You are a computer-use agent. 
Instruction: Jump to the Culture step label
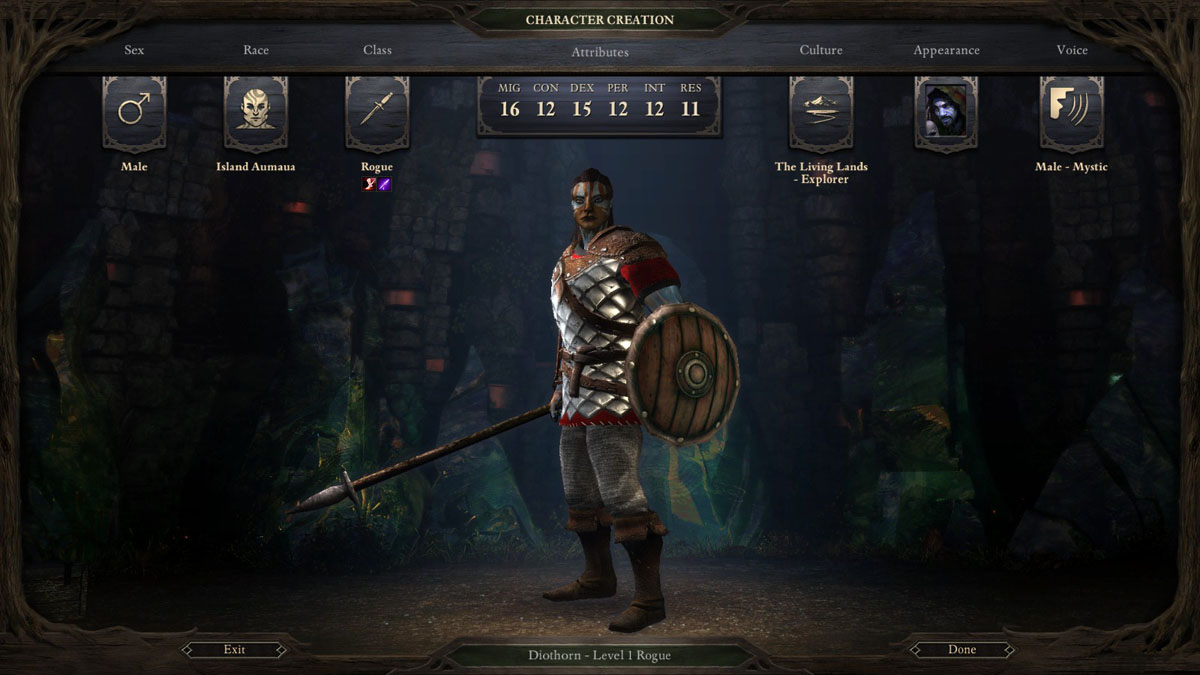(821, 50)
